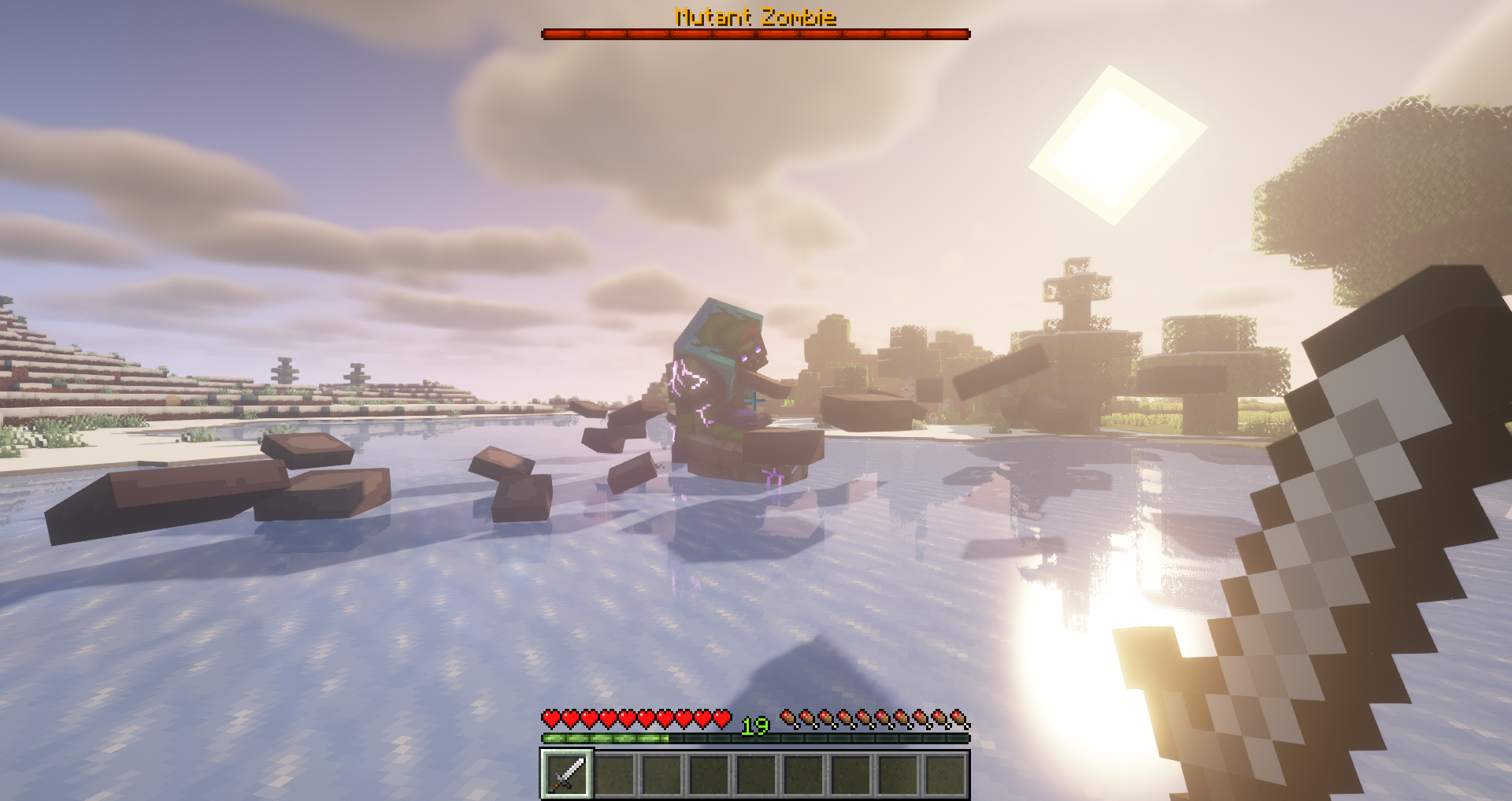Screen dimensions: 1512x801
Task: Click the Mutant Zombie name text
Action: 754,14
